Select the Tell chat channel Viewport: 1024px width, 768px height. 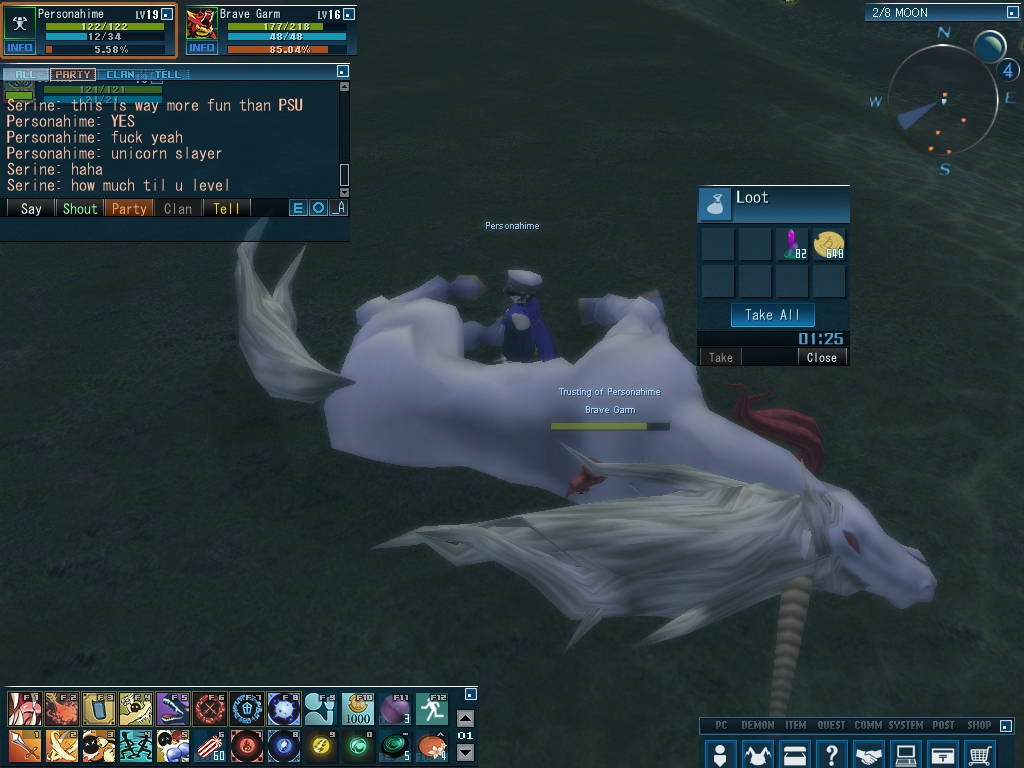pyautogui.click(x=227, y=208)
